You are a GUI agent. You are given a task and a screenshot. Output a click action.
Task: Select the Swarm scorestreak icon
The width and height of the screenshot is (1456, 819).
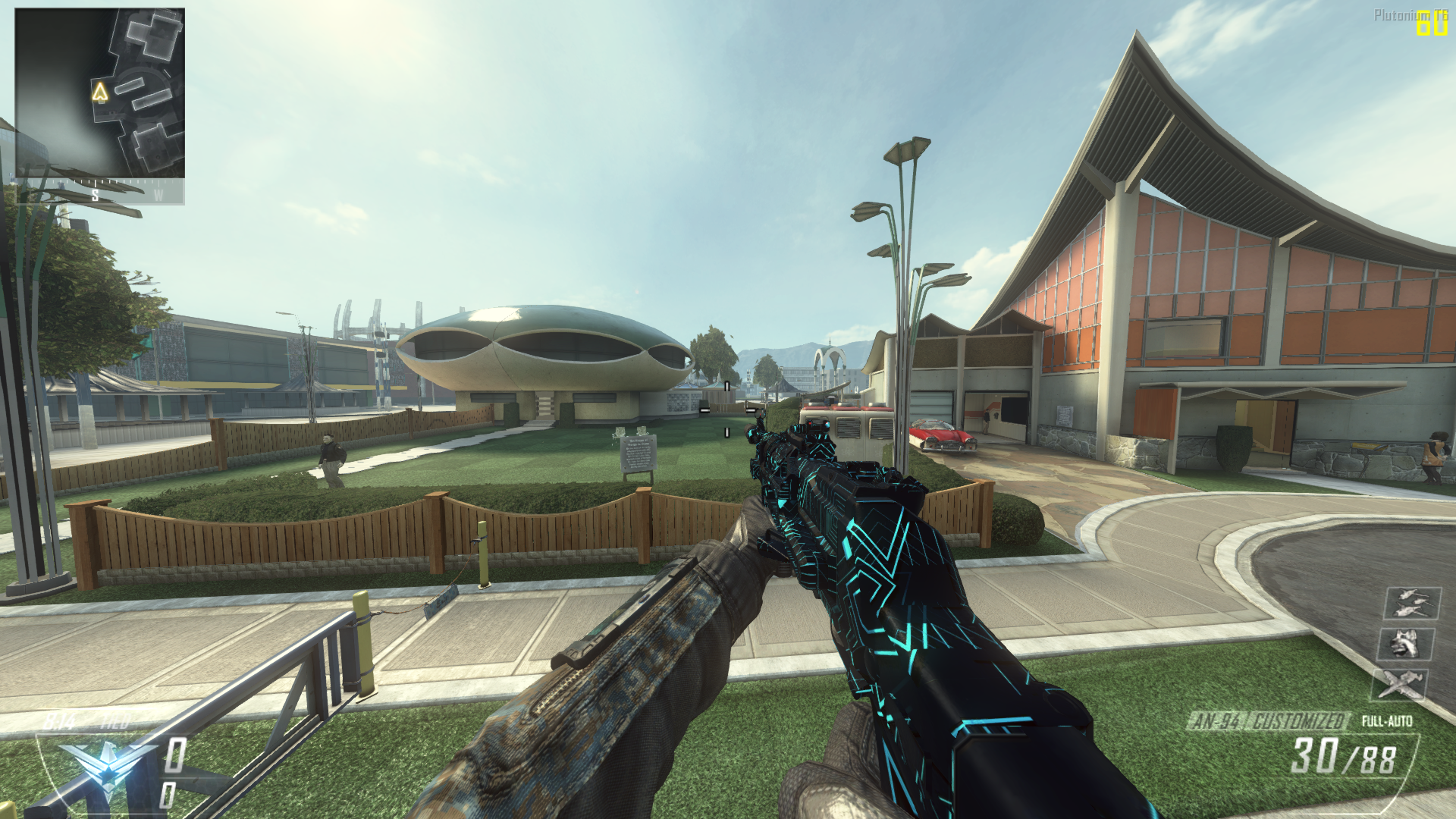pos(1413,604)
